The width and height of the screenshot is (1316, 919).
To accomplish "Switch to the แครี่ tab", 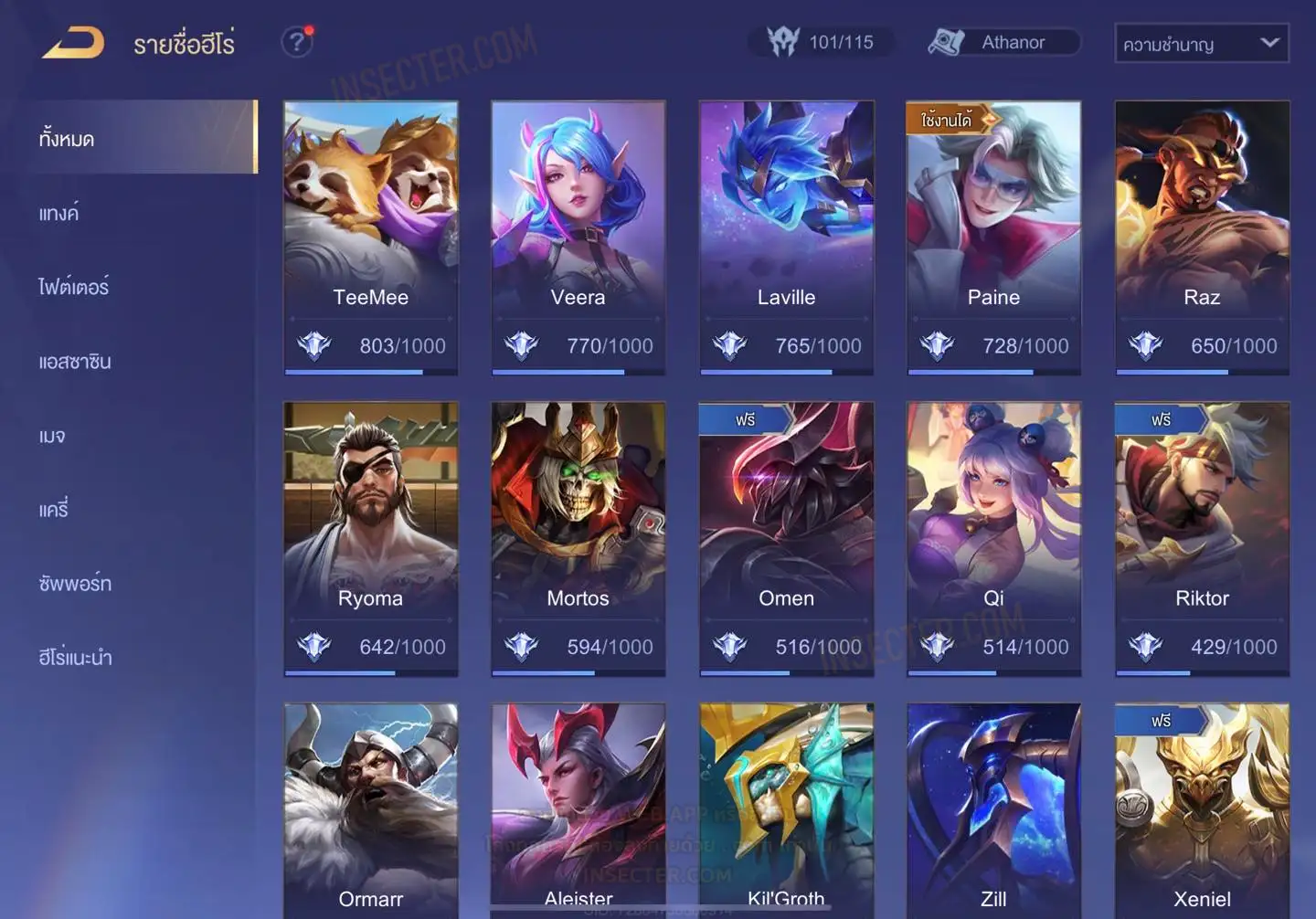I will click(x=53, y=509).
